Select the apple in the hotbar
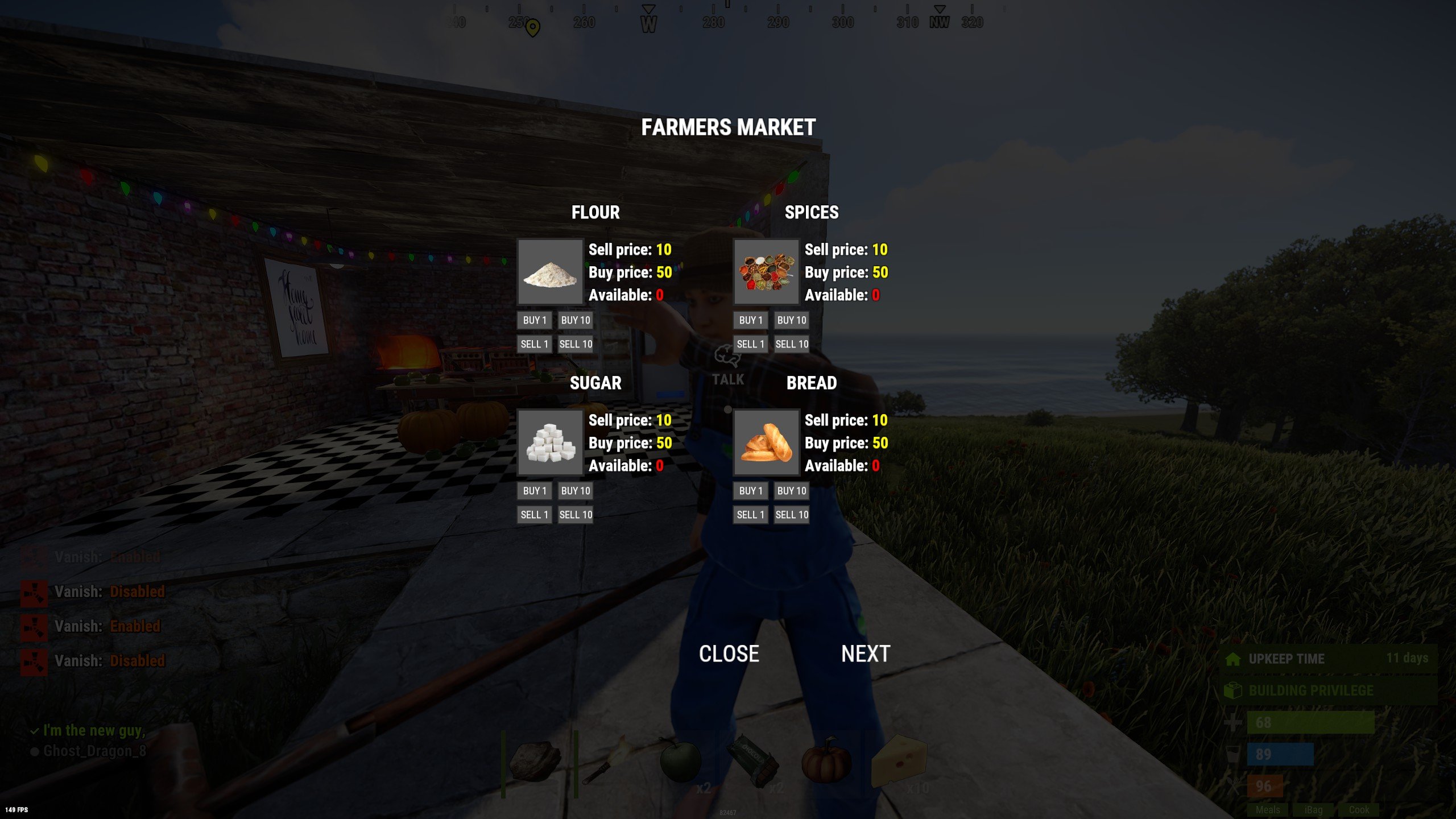Viewport: 1456px width, 819px height. pos(682,761)
